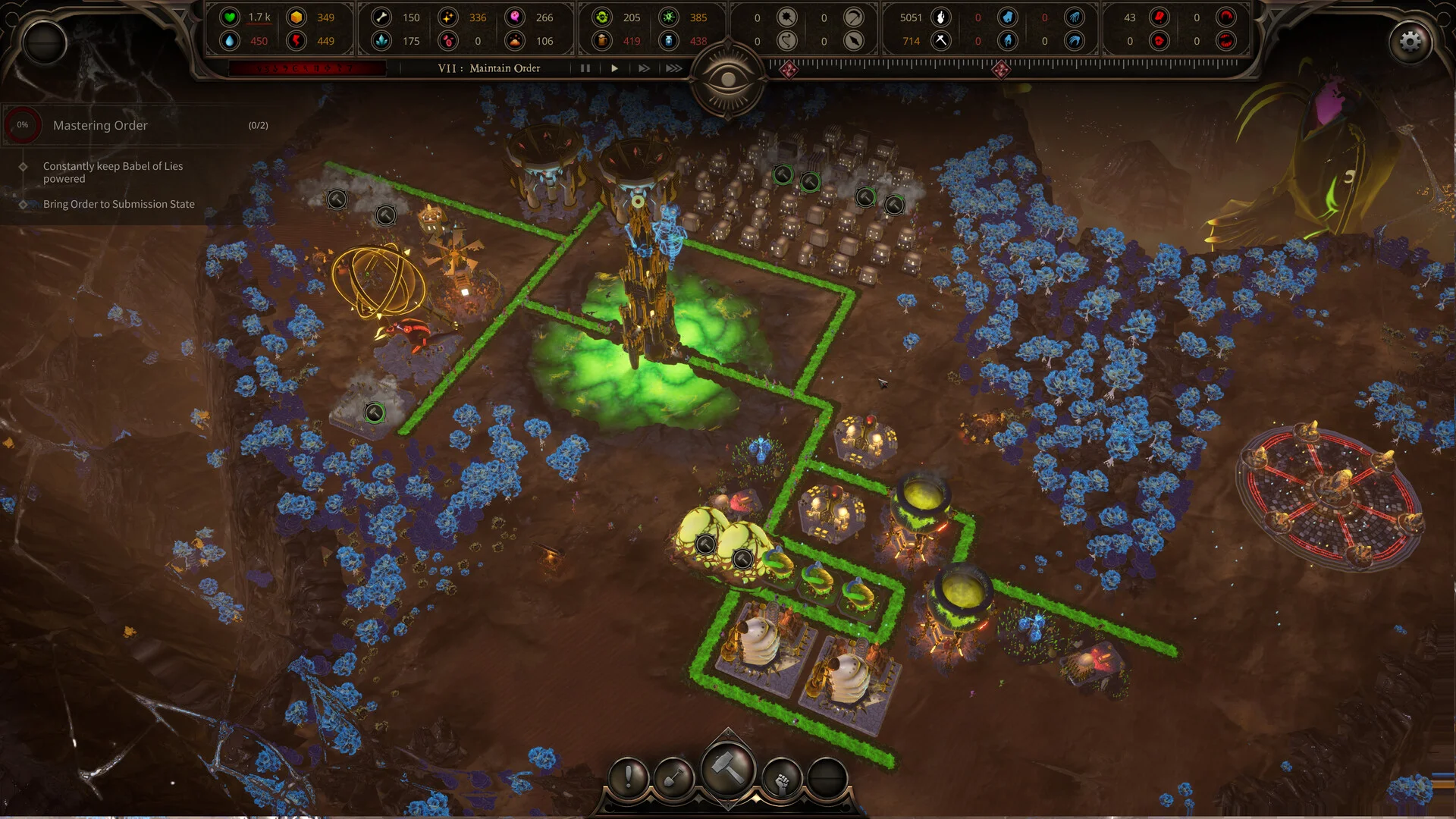Set game speed to normal play

(614, 68)
